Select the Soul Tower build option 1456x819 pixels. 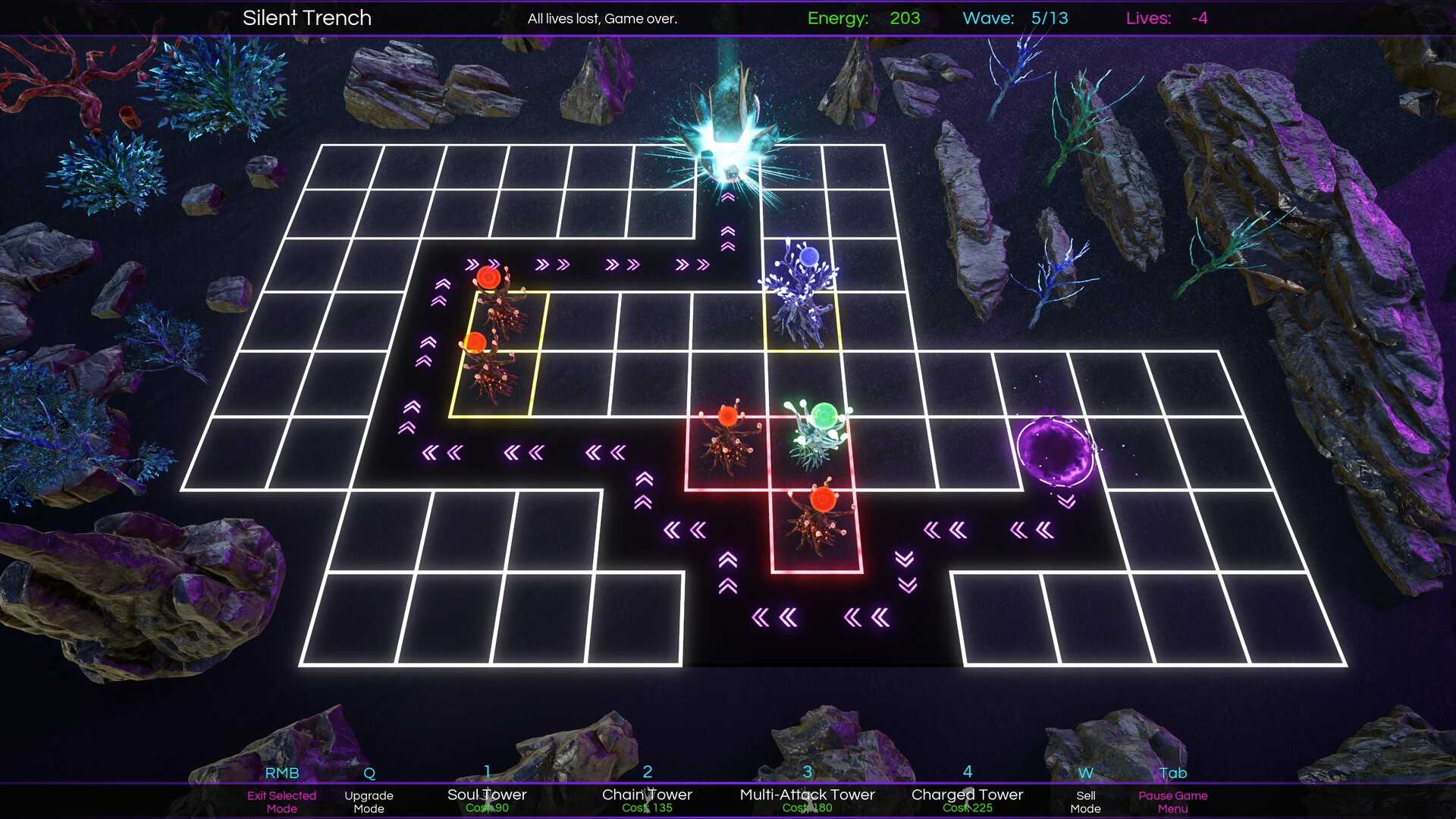(x=487, y=794)
